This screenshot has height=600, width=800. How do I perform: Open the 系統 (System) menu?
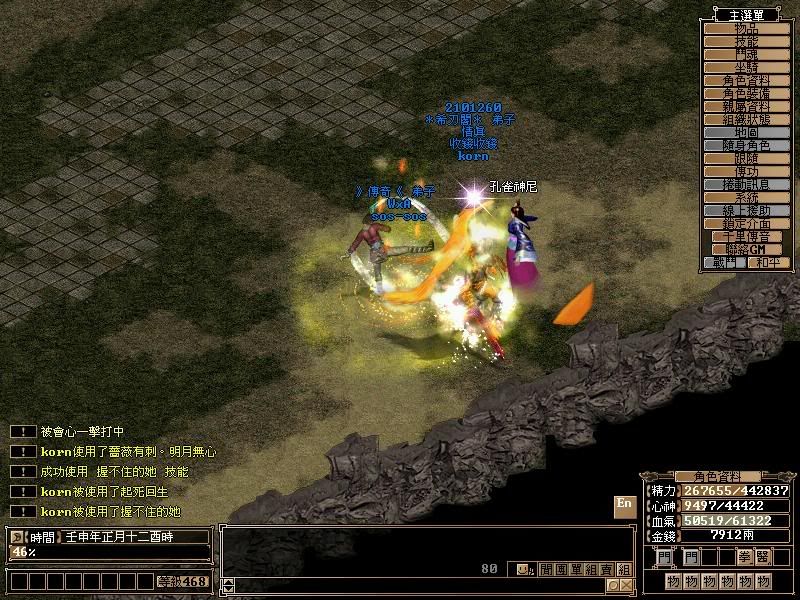click(747, 198)
